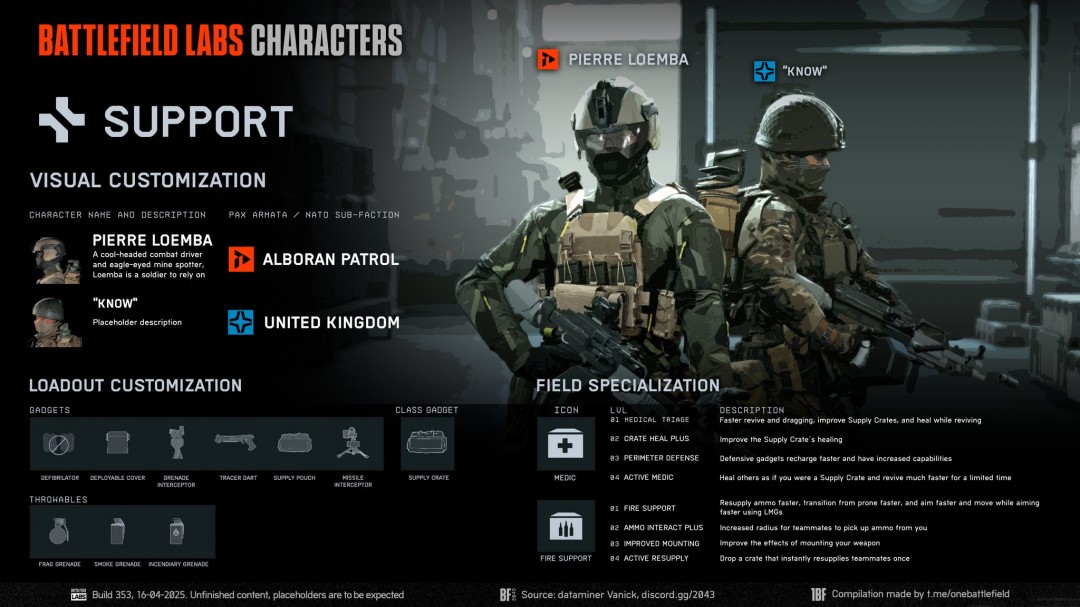Viewport: 1080px width, 607px height.
Task: Pick the Frag Grenade throwable
Action: [x=59, y=531]
